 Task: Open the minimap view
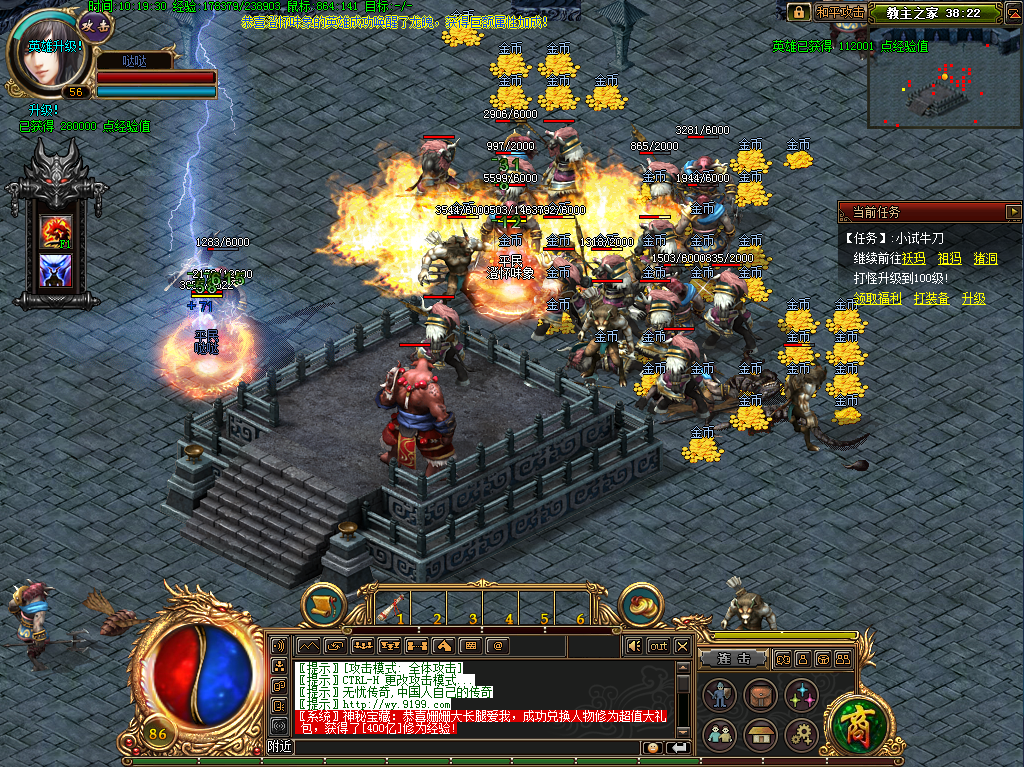pos(944,77)
